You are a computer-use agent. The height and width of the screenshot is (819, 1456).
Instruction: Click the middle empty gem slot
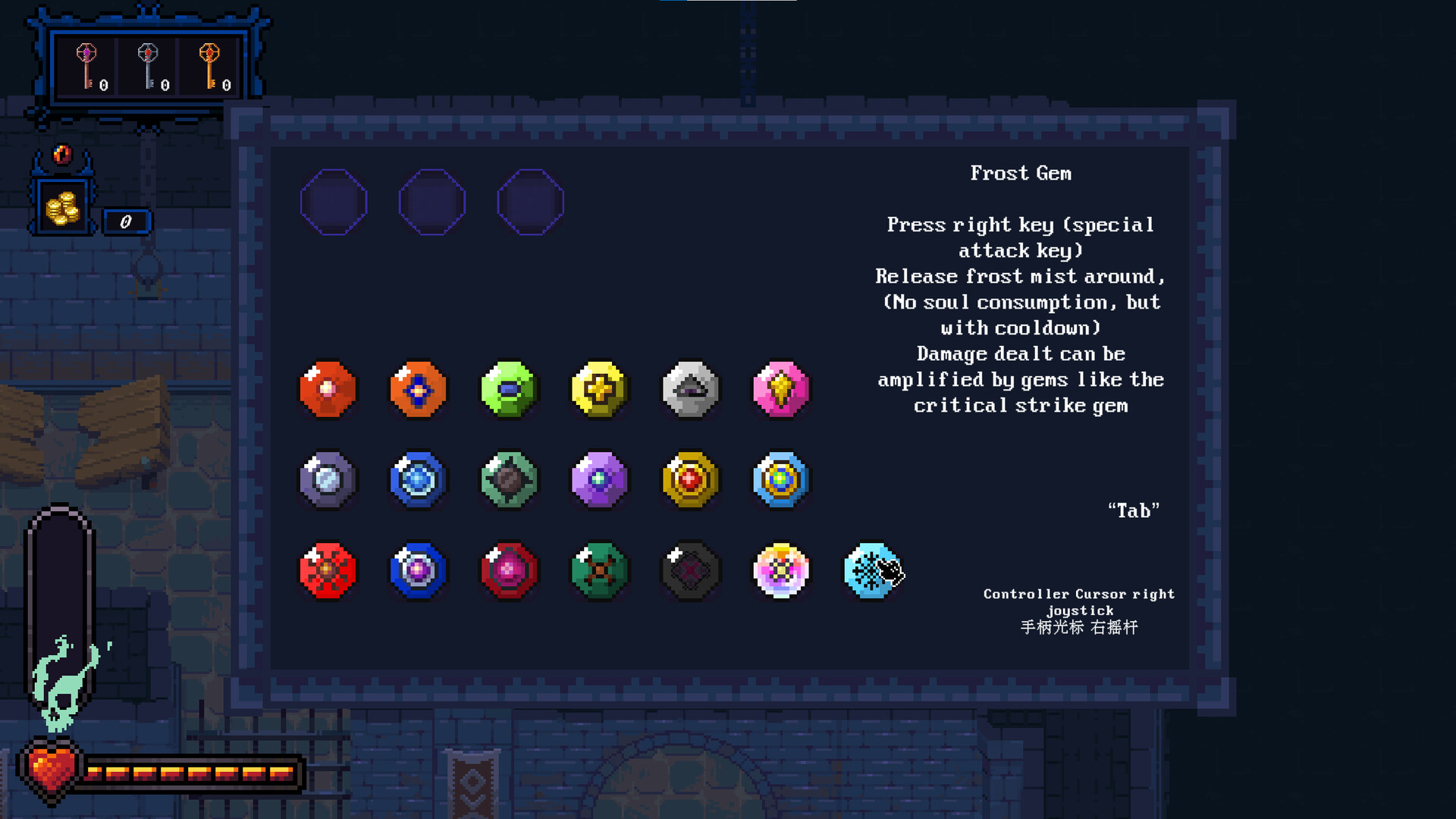coord(432,201)
